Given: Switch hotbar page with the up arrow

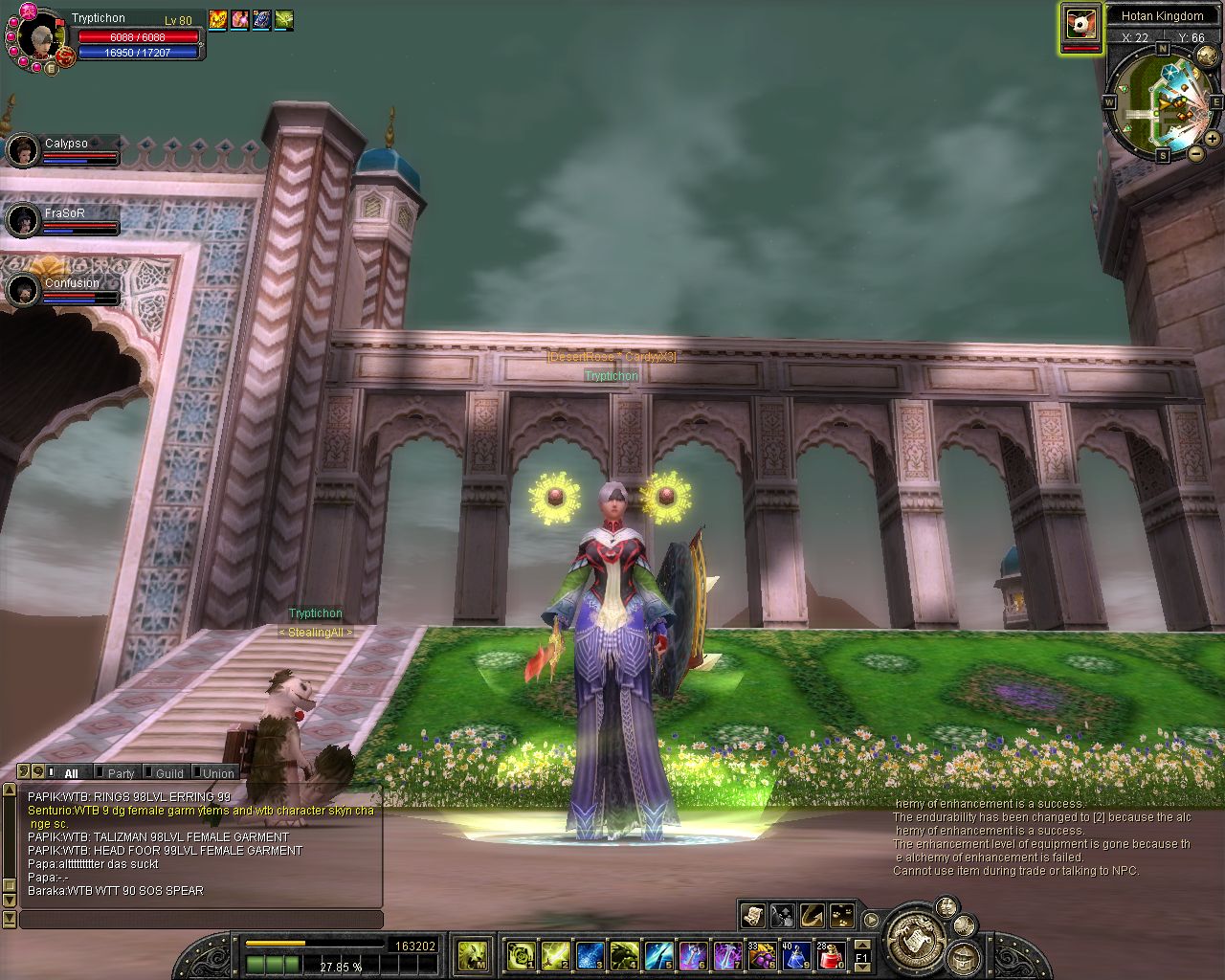Looking at the screenshot, I should point(861,947).
